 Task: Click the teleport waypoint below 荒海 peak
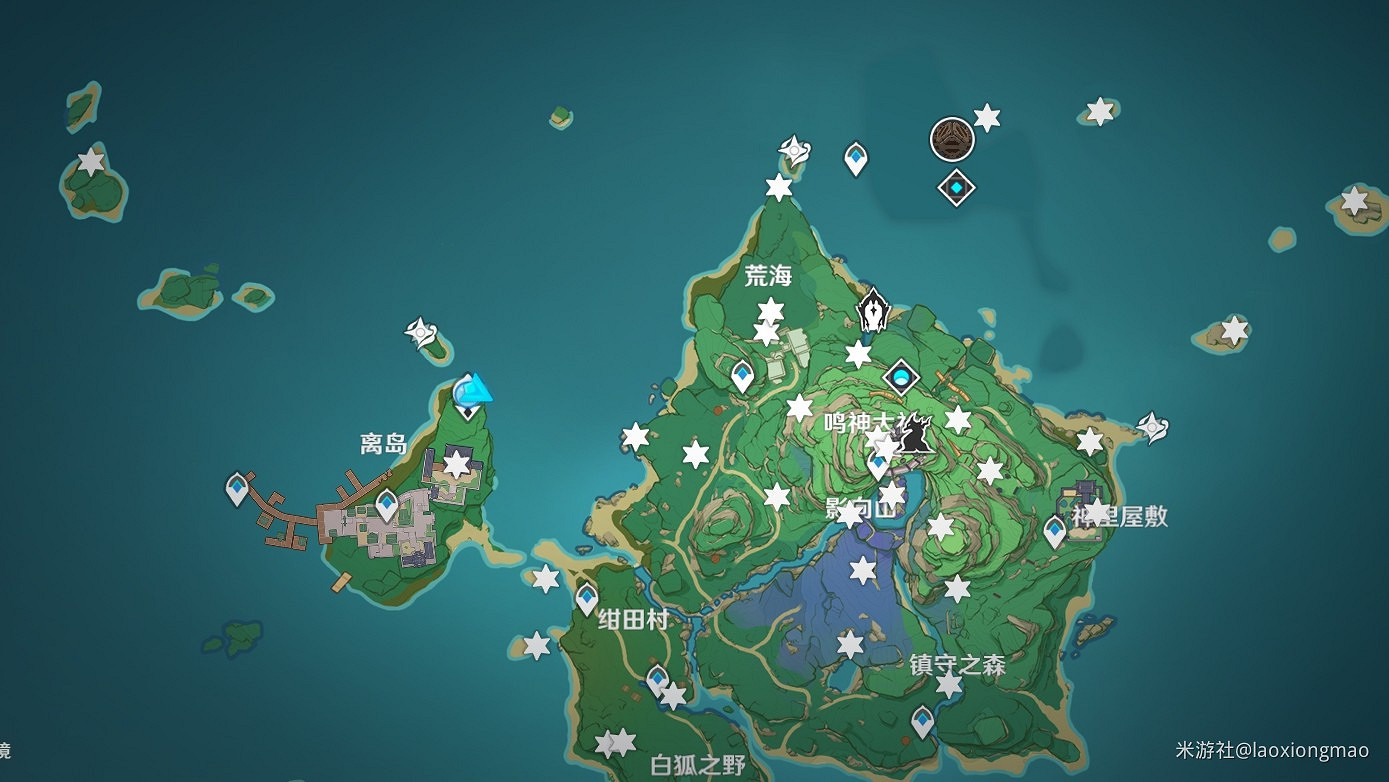pyautogui.click(x=741, y=370)
